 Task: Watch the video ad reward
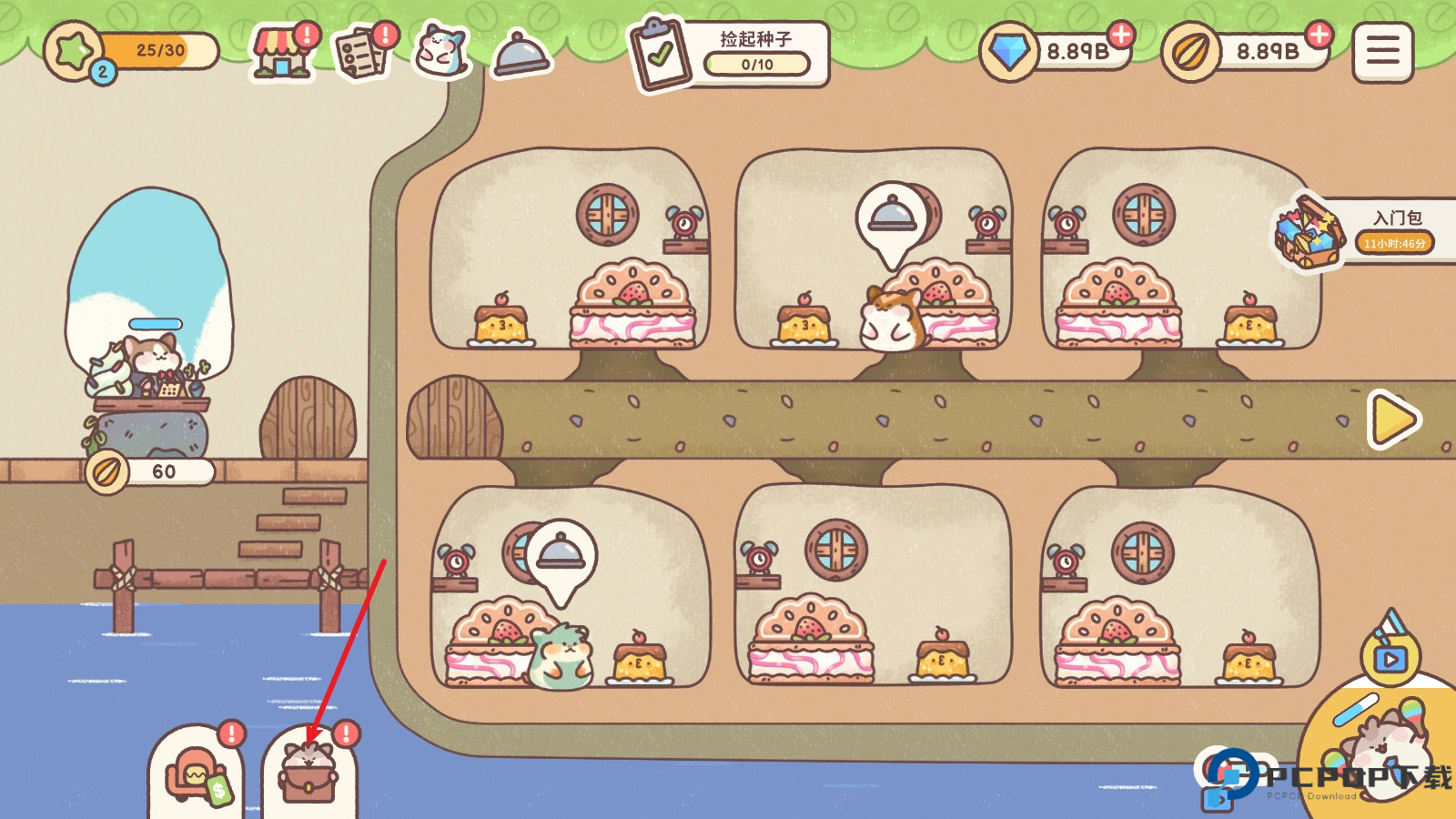pos(1390,653)
